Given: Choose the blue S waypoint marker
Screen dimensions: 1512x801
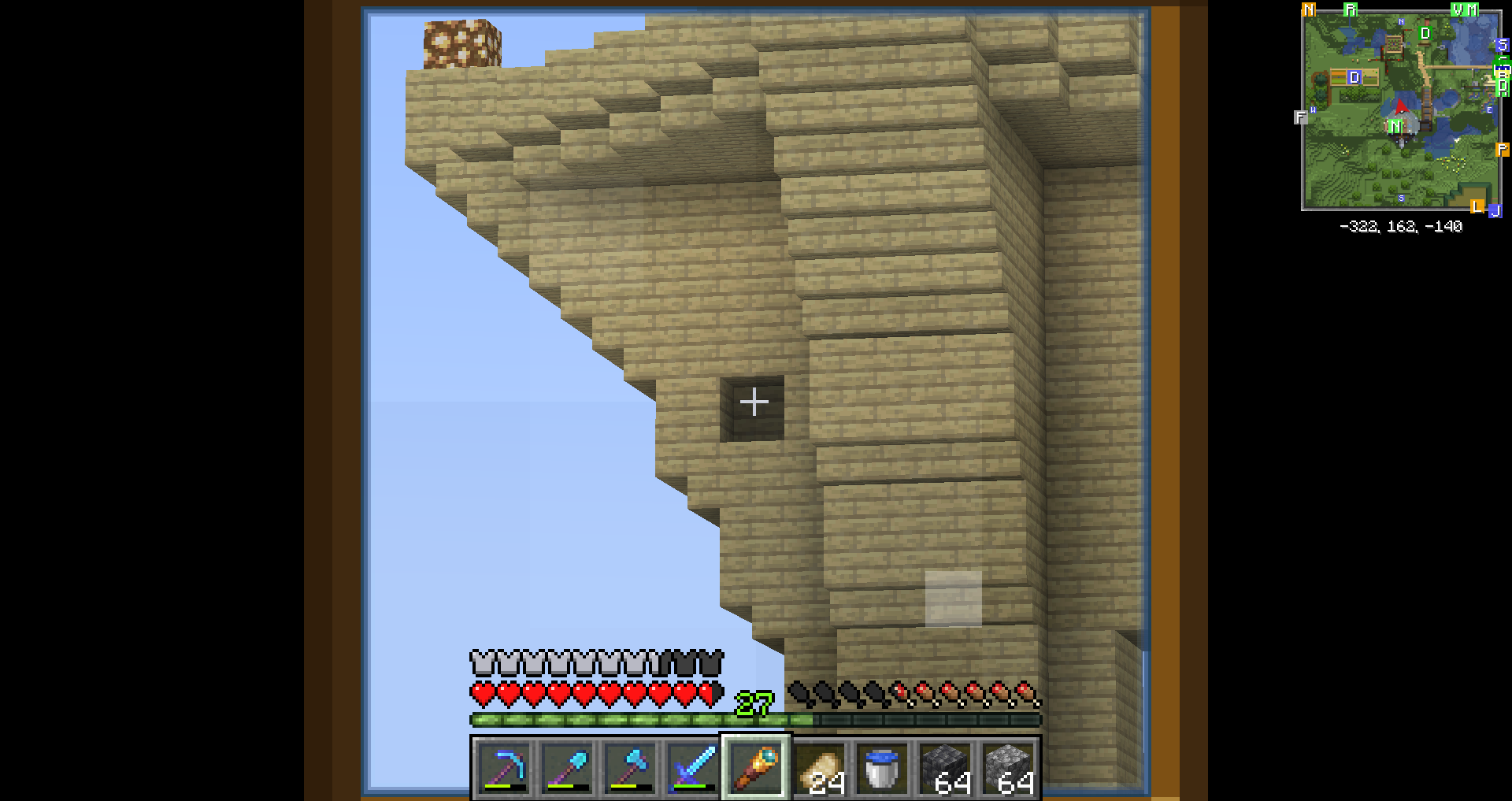Looking at the screenshot, I should pos(1502,45).
